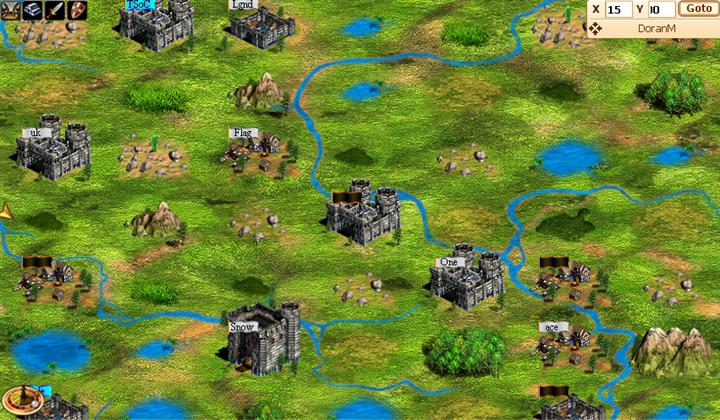Choose the castle labeled uk
The width and height of the screenshot is (720, 420).
(x=53, y=150)
